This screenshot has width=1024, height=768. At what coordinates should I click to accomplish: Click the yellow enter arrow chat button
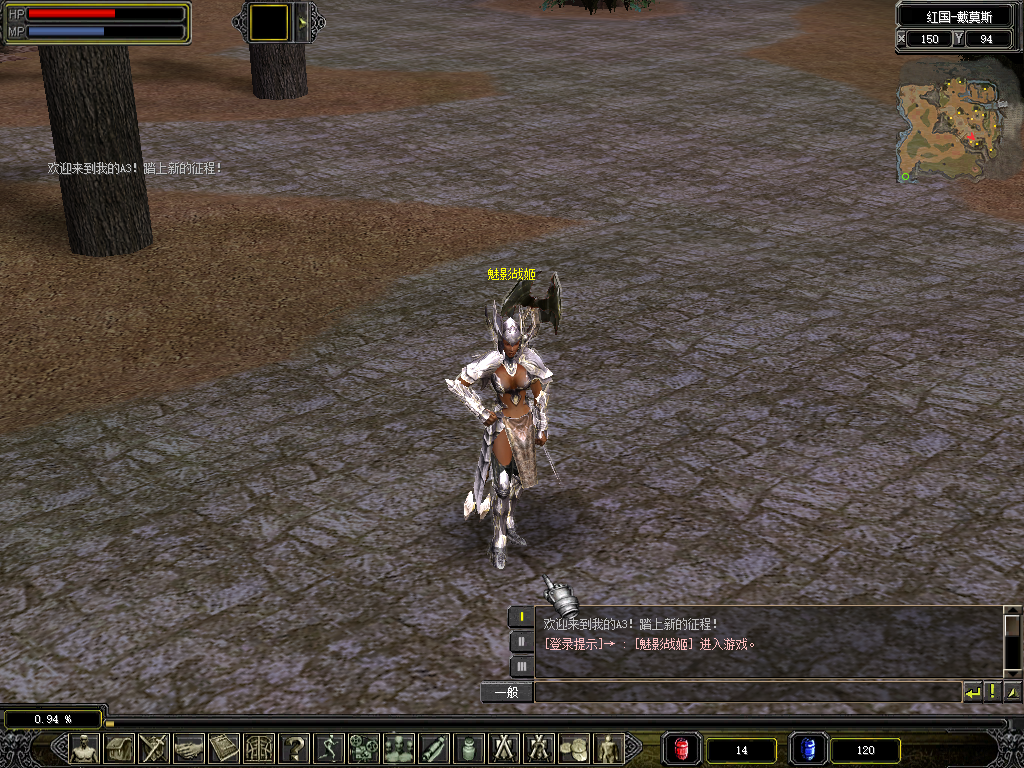click(x=972, y=692)
